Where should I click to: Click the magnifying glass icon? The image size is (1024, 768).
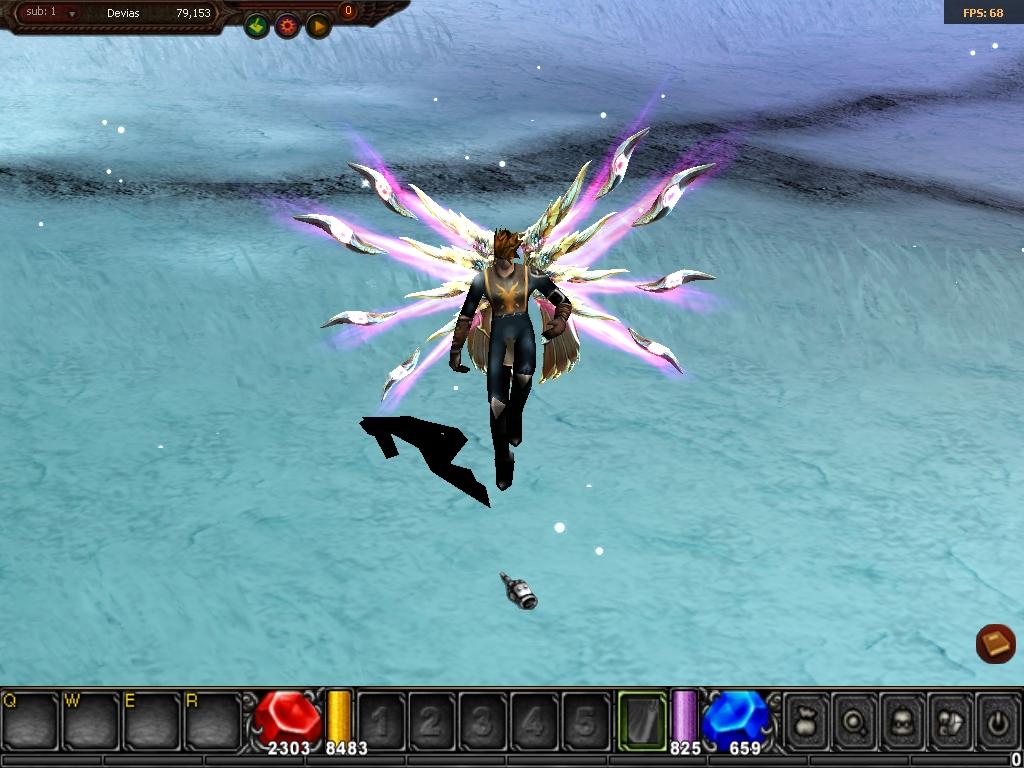coord(855,720)
